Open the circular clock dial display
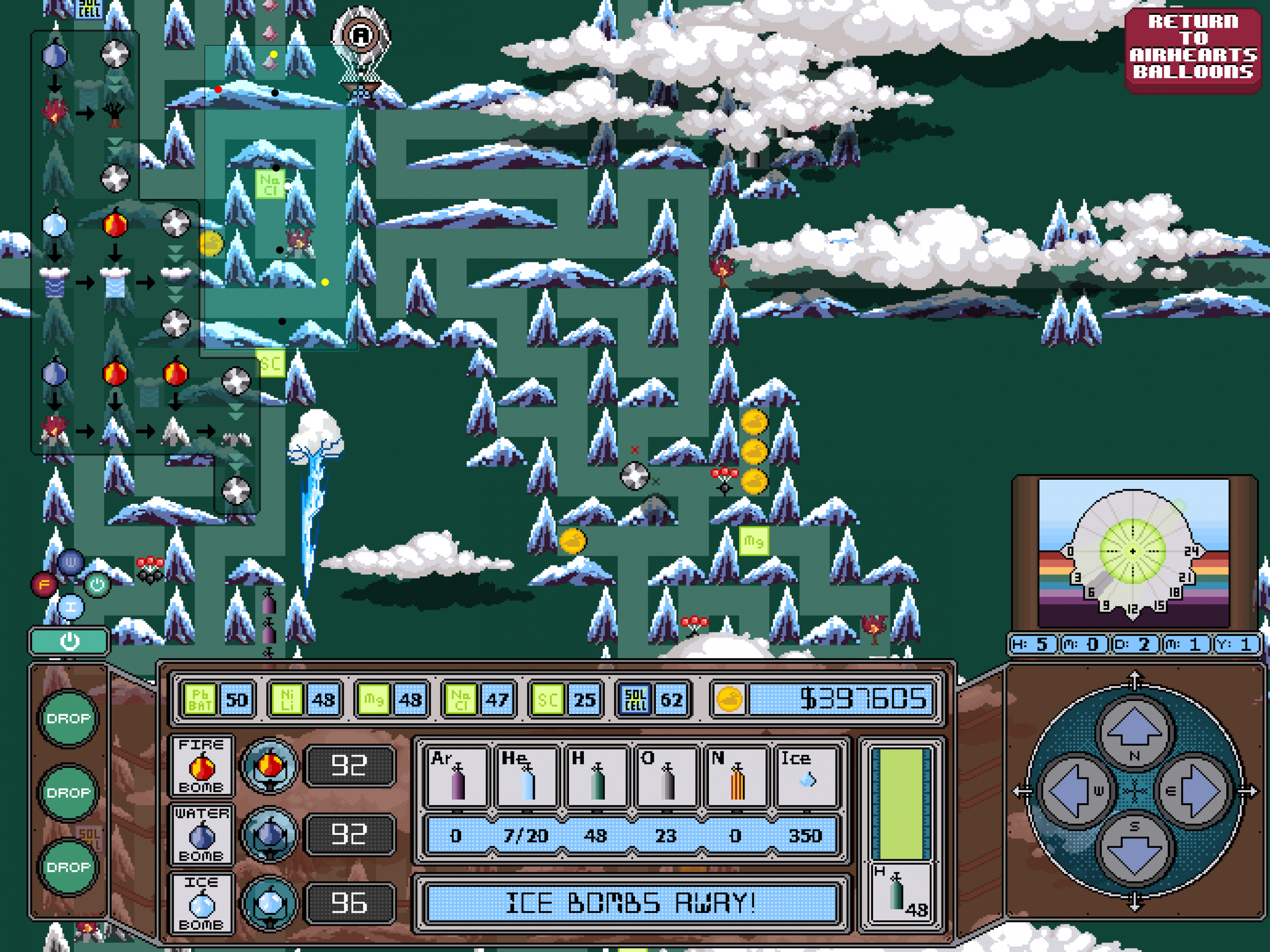Viewport: 1270px width, 952px height. (x=1132, y=552)
